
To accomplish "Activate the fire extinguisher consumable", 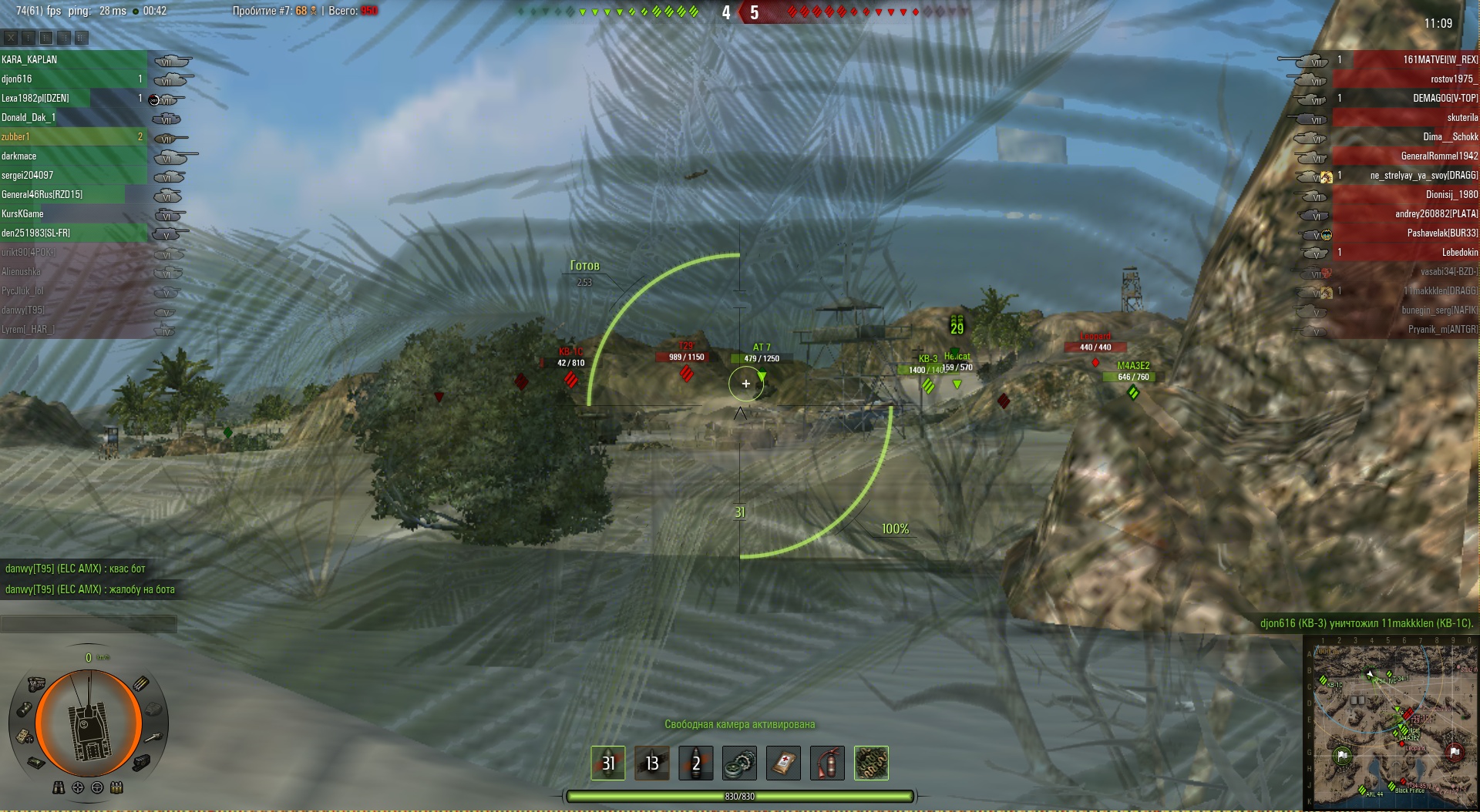I will pos(827,763).
